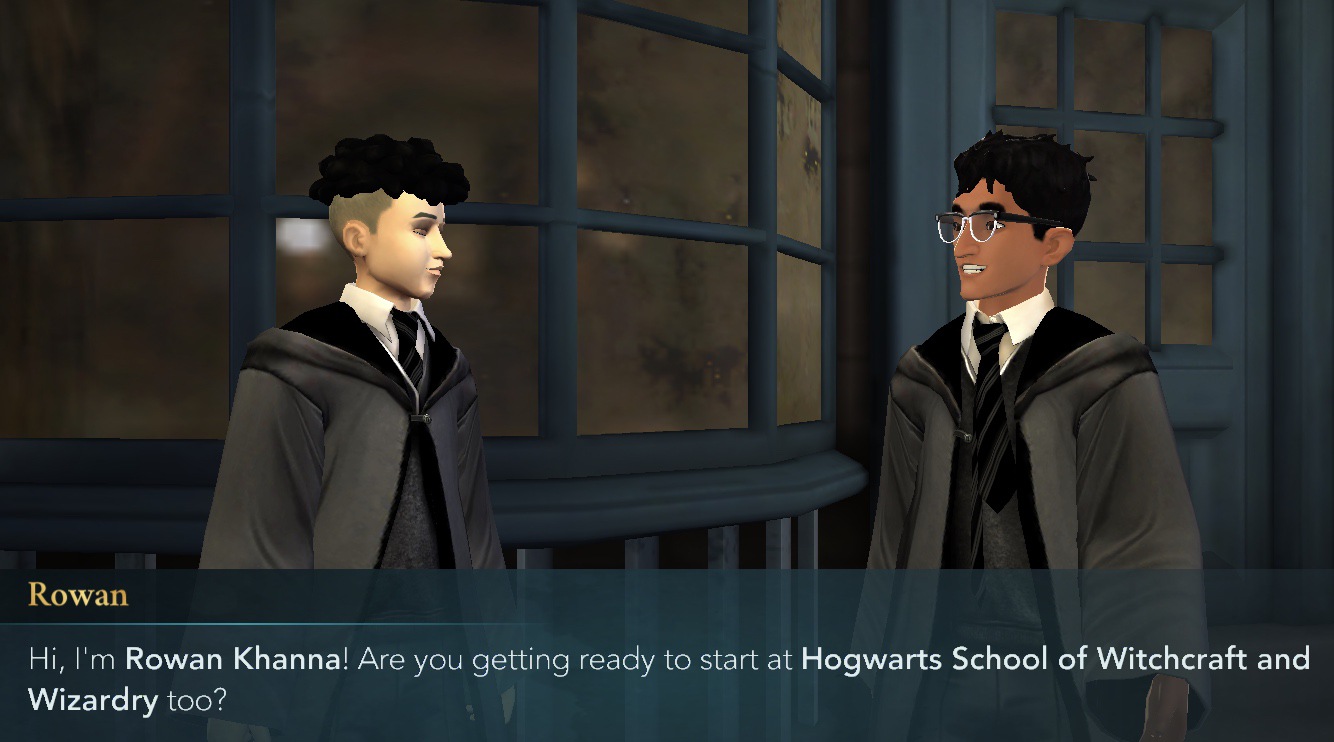Viewport: 1334px width, 742px height.
Task: Click Rowan's striped necktie
Action: coord(990,400)
